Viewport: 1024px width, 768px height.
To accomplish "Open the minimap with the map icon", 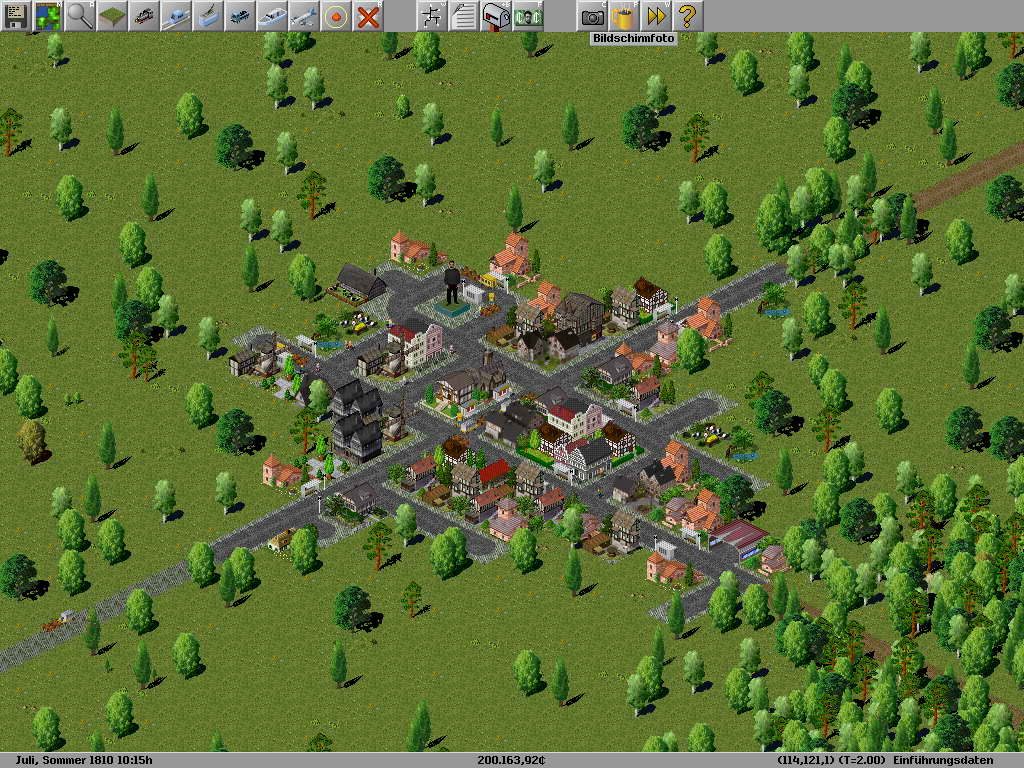I will pos(48,16).
